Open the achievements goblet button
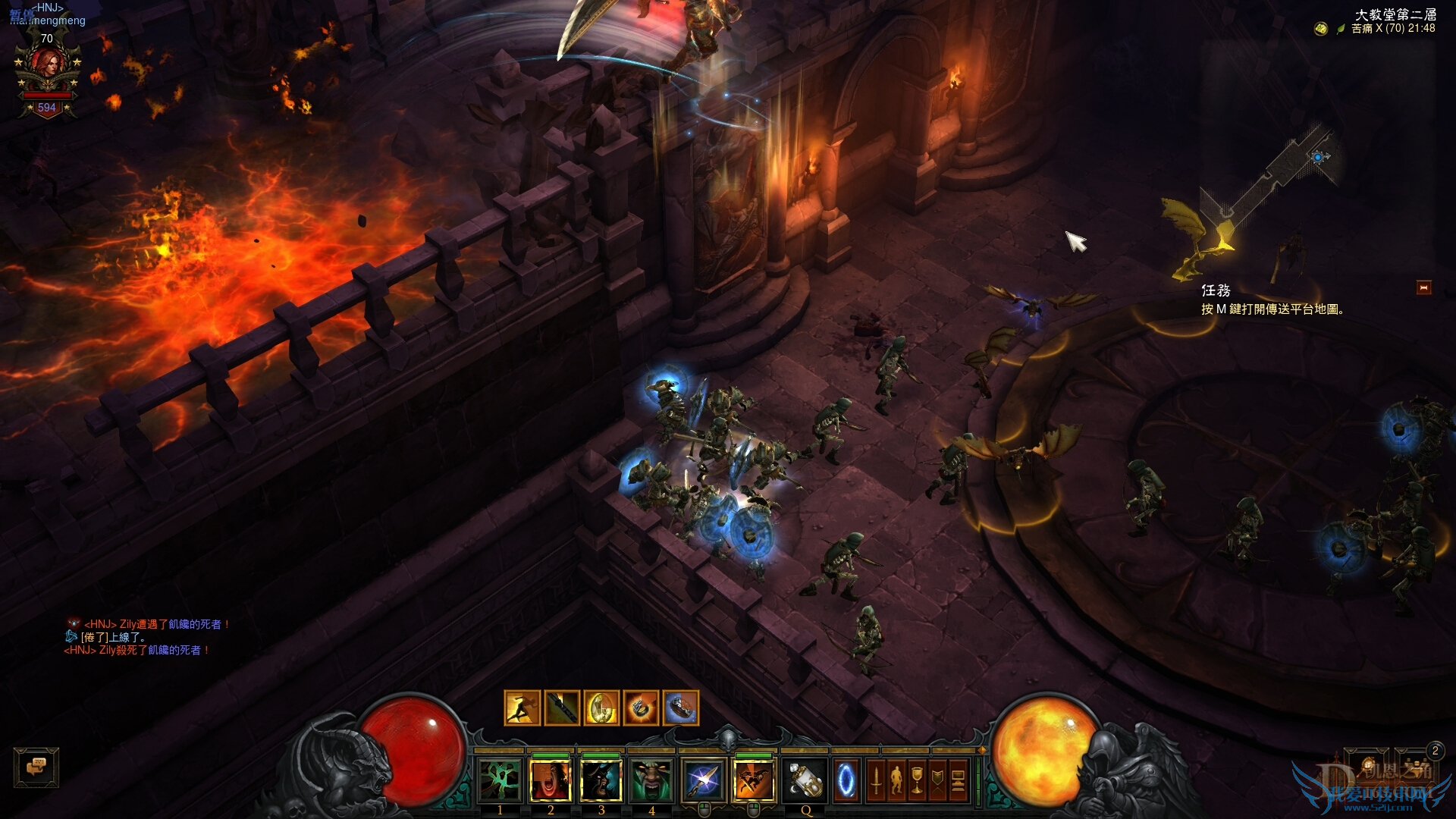 pos(917,781)
